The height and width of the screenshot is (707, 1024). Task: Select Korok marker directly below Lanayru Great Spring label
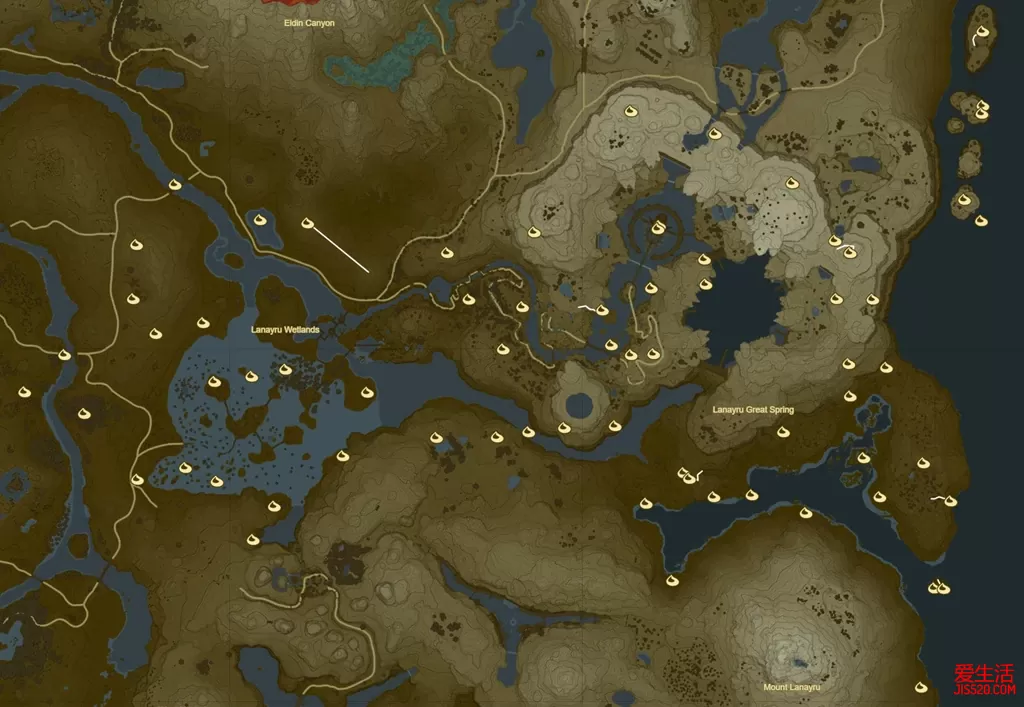[x=783, y=432]
